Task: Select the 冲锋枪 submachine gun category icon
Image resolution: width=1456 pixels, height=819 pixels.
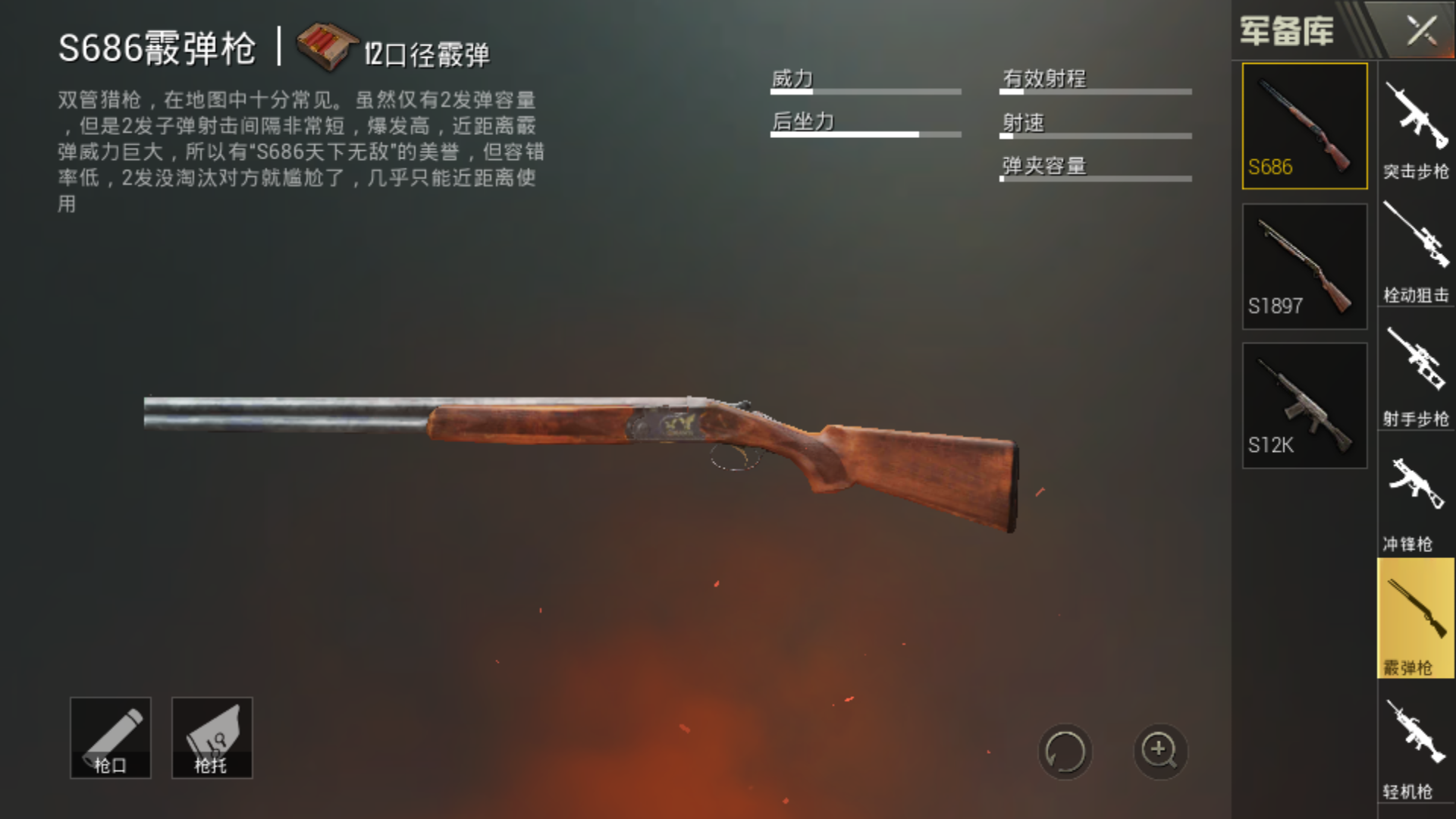Action: pos(1415,493)
